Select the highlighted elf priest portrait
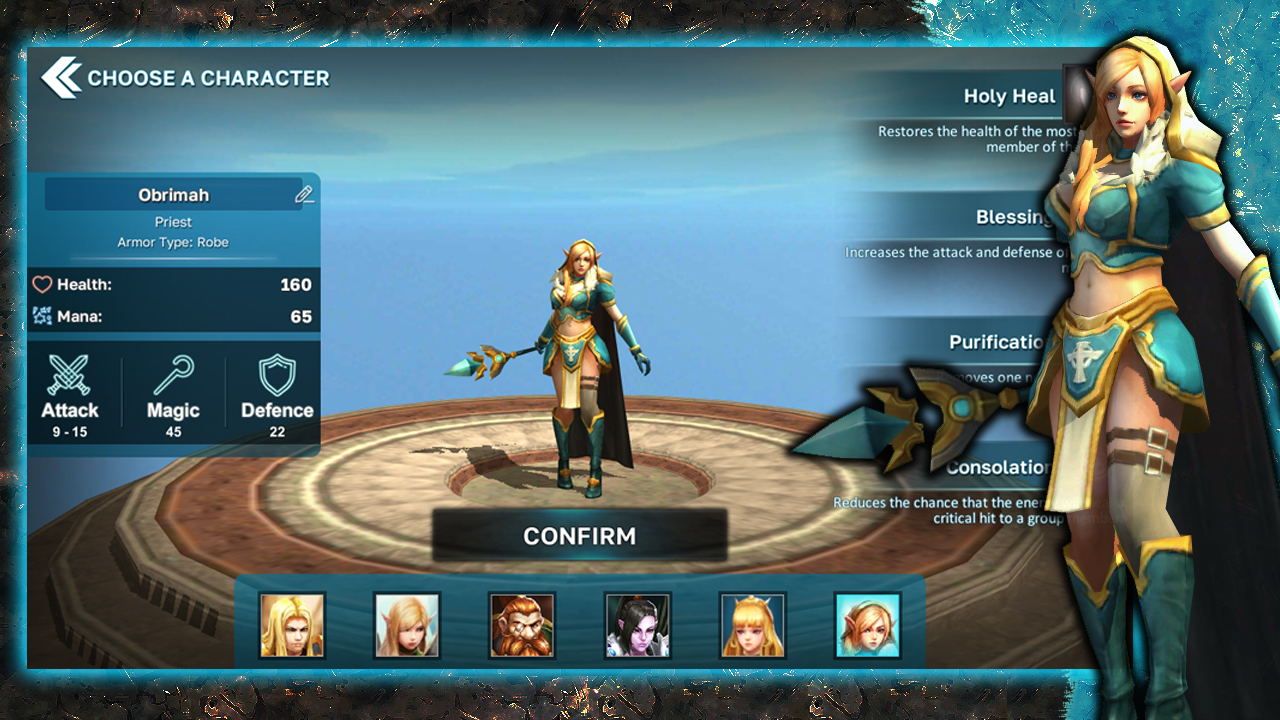 click(x=867, y=625)
